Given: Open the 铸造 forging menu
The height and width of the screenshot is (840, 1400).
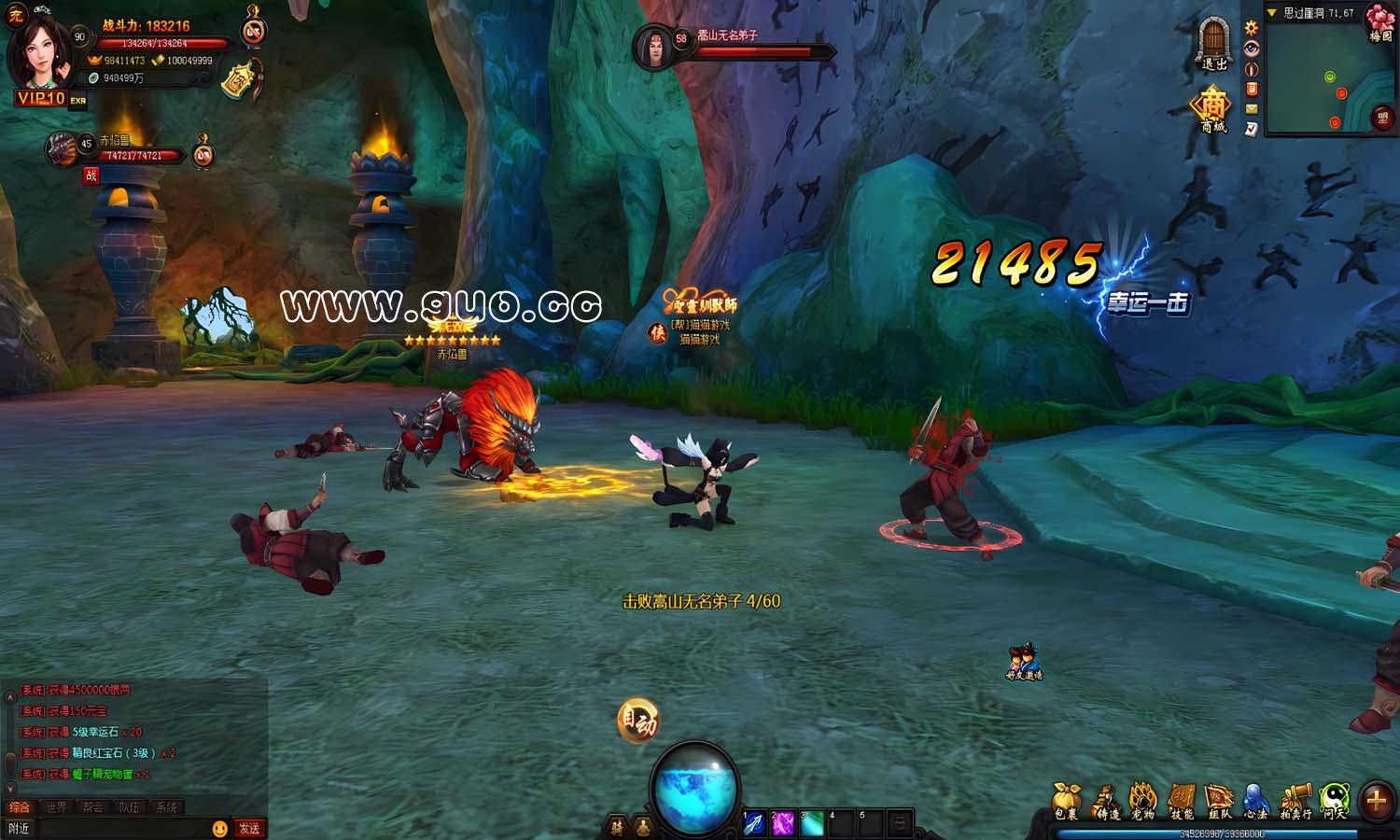Looking at the screenshot, I should pyautogui.click(x=1107, y=801).
